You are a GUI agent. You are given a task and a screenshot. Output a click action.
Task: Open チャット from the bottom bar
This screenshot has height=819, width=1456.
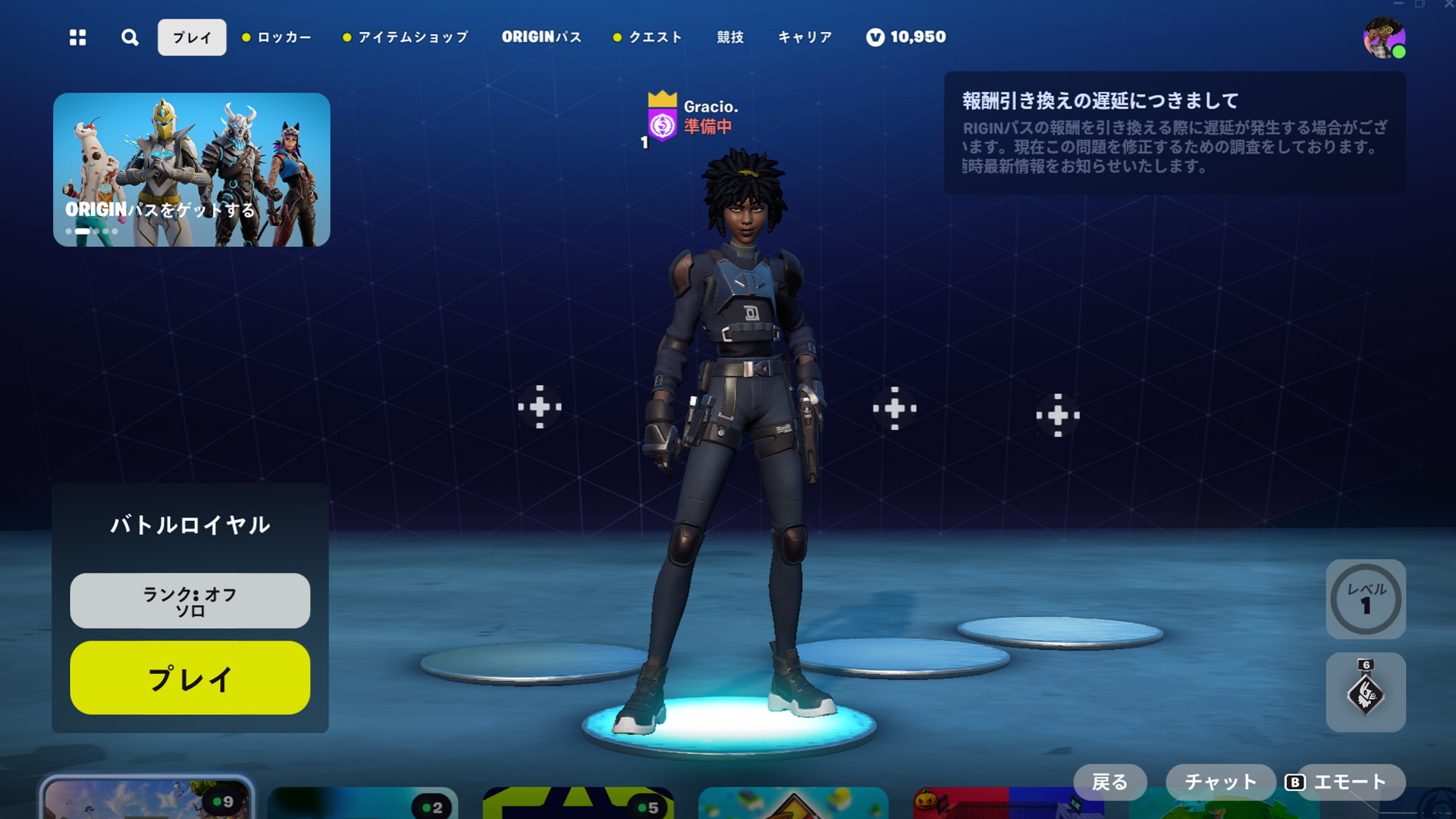(1220, 781)
